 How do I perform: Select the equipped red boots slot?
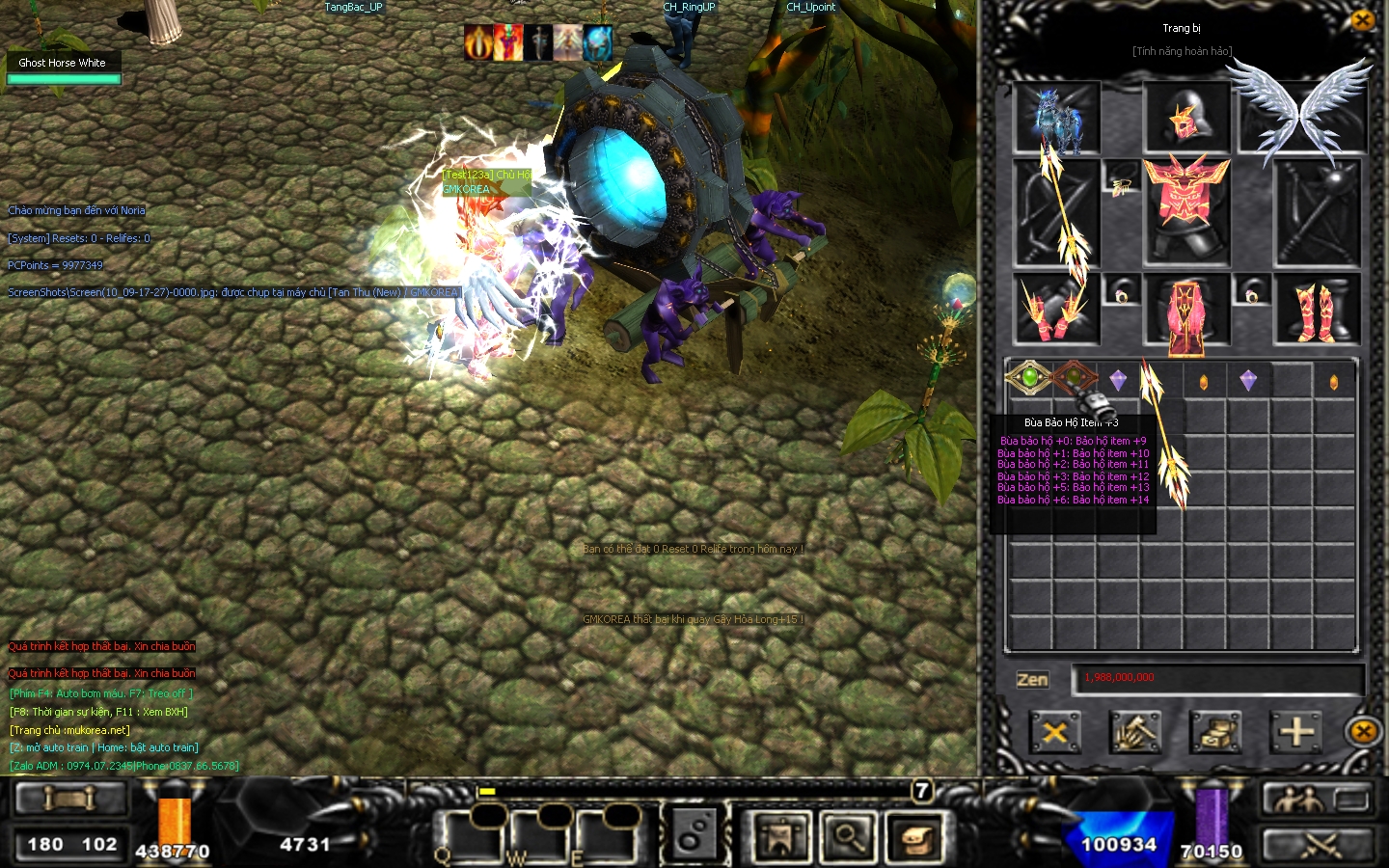1317,310
